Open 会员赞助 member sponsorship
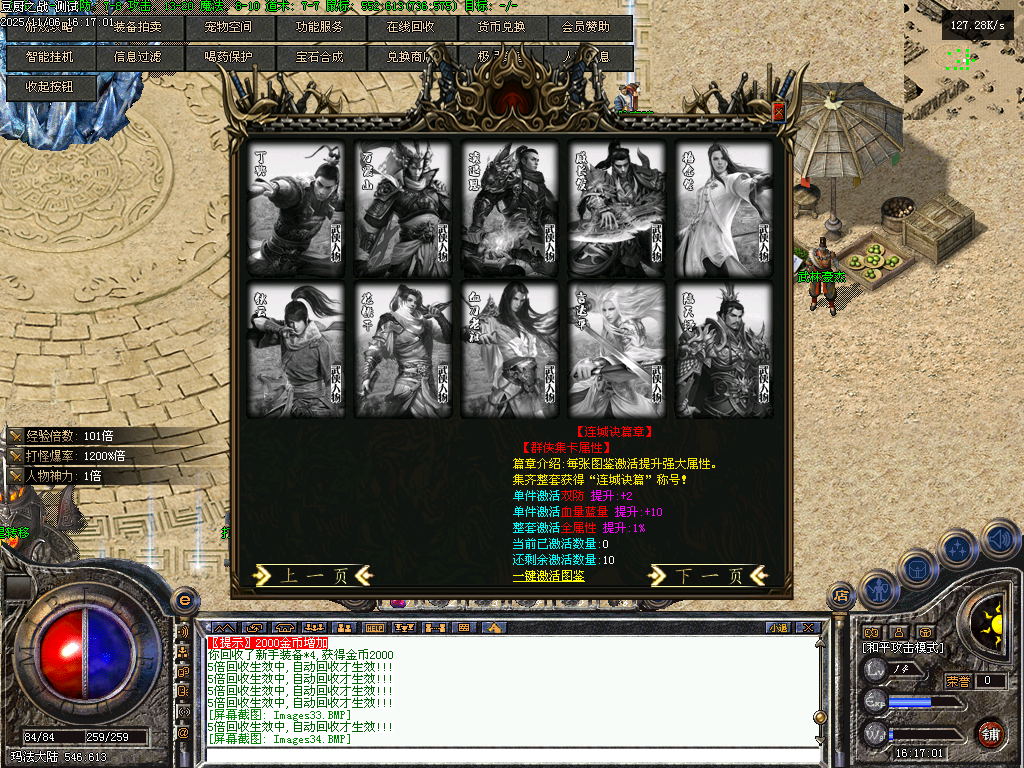1024x768 pixels. tap(586, 27)
